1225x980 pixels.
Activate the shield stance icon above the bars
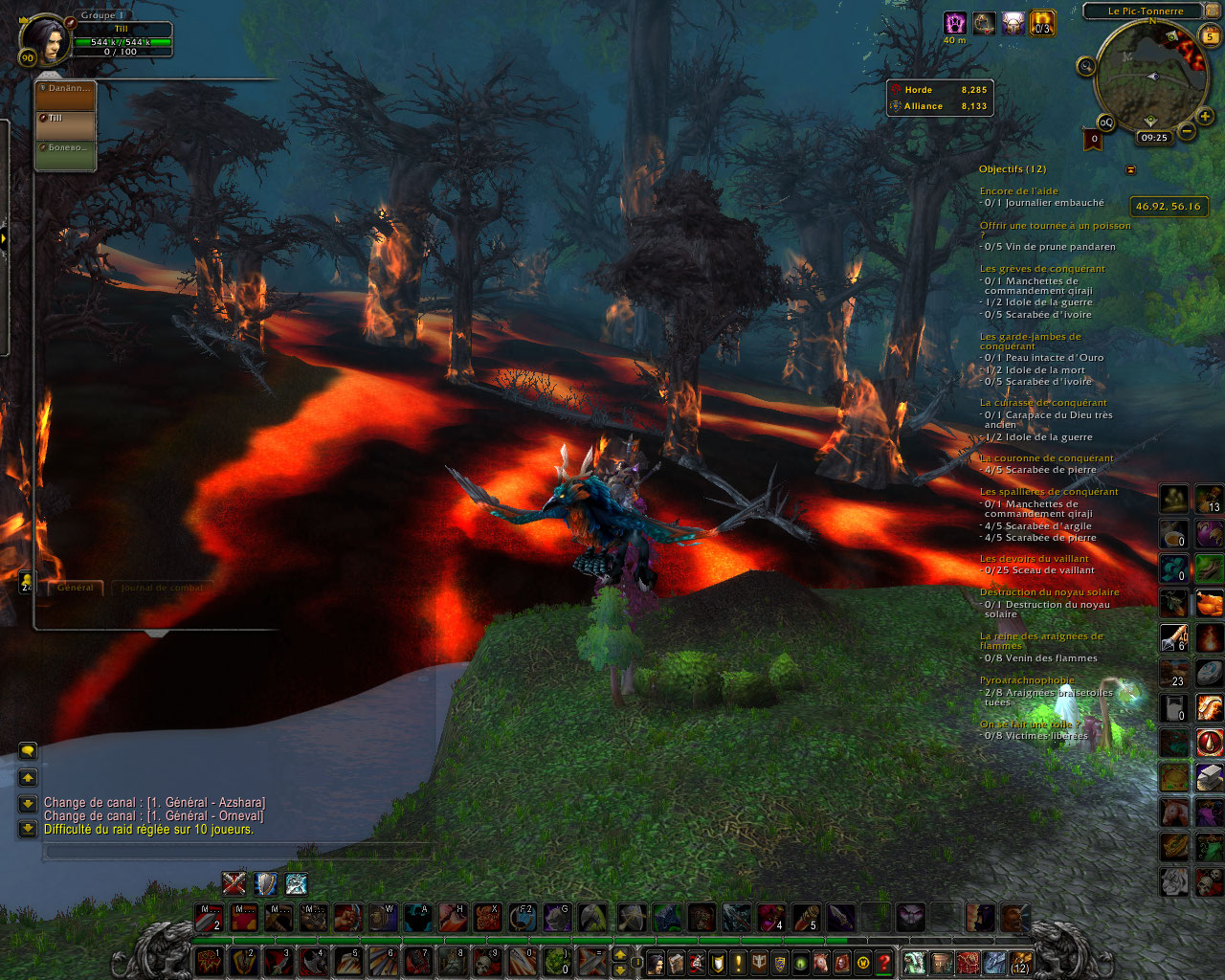coord(265,883)
